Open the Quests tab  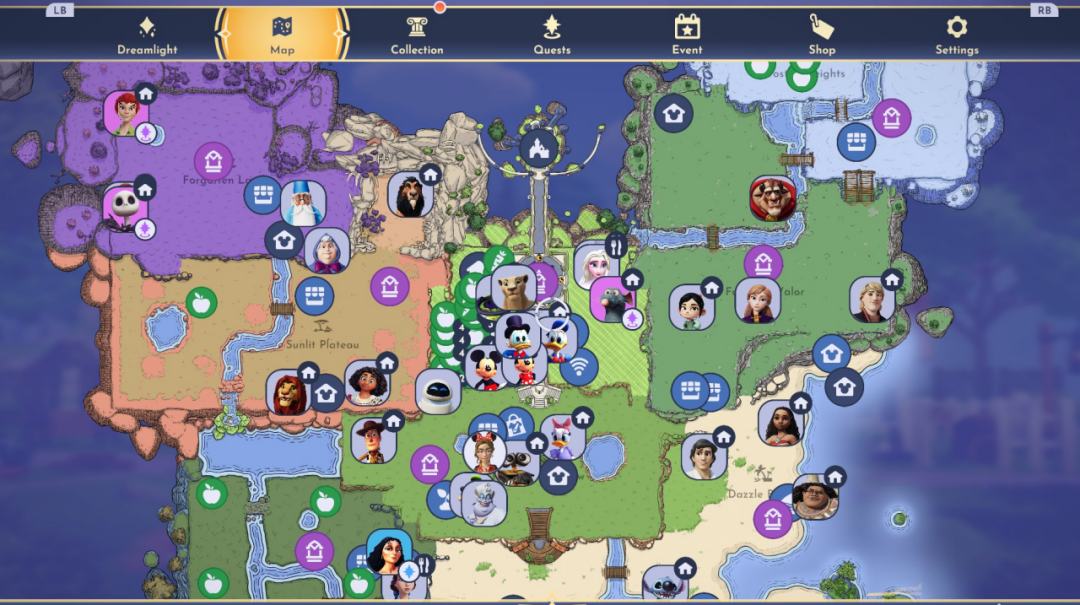pos(552,35)
